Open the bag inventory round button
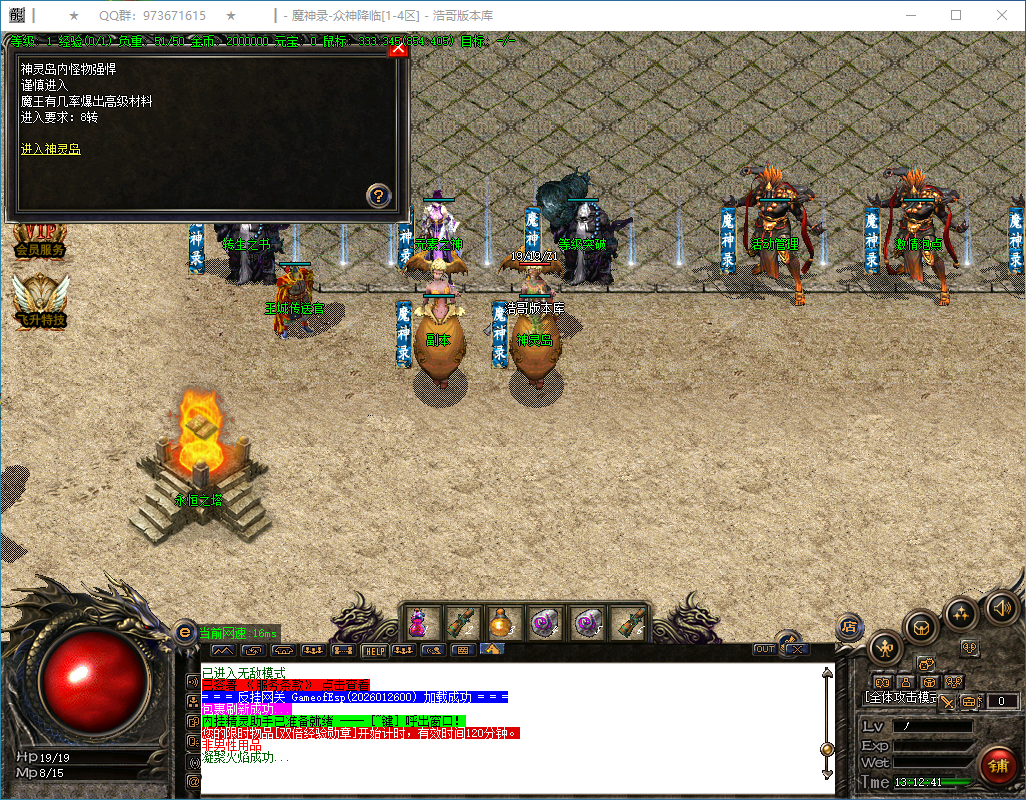Image resolution: width=1026 pixels, height=800 pixels. click(x=921, y=627)
